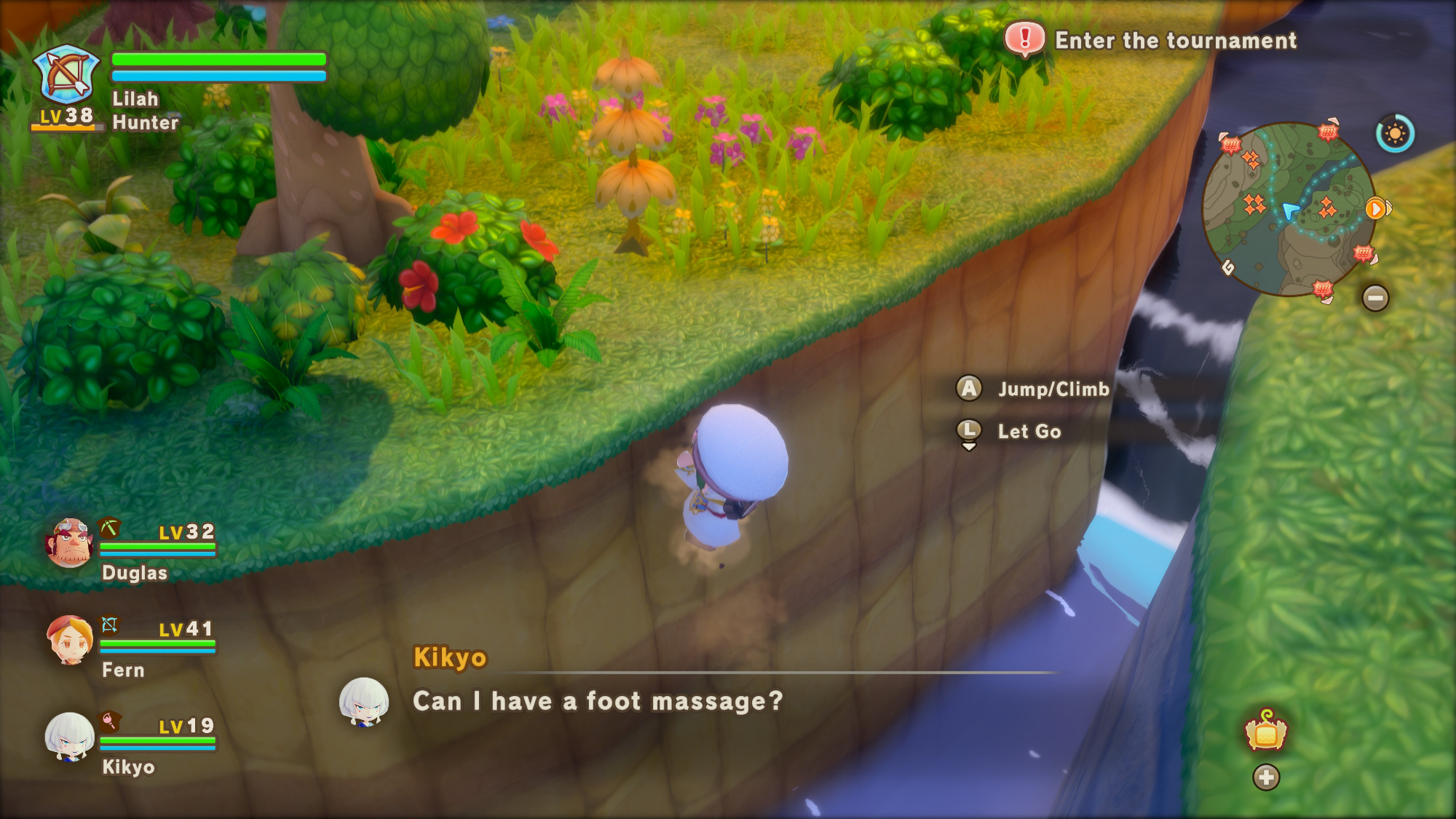Click Kikyo's dialogue speaker portrait
This screenshot has width=1456, height=819.
(x=364, y=703)
